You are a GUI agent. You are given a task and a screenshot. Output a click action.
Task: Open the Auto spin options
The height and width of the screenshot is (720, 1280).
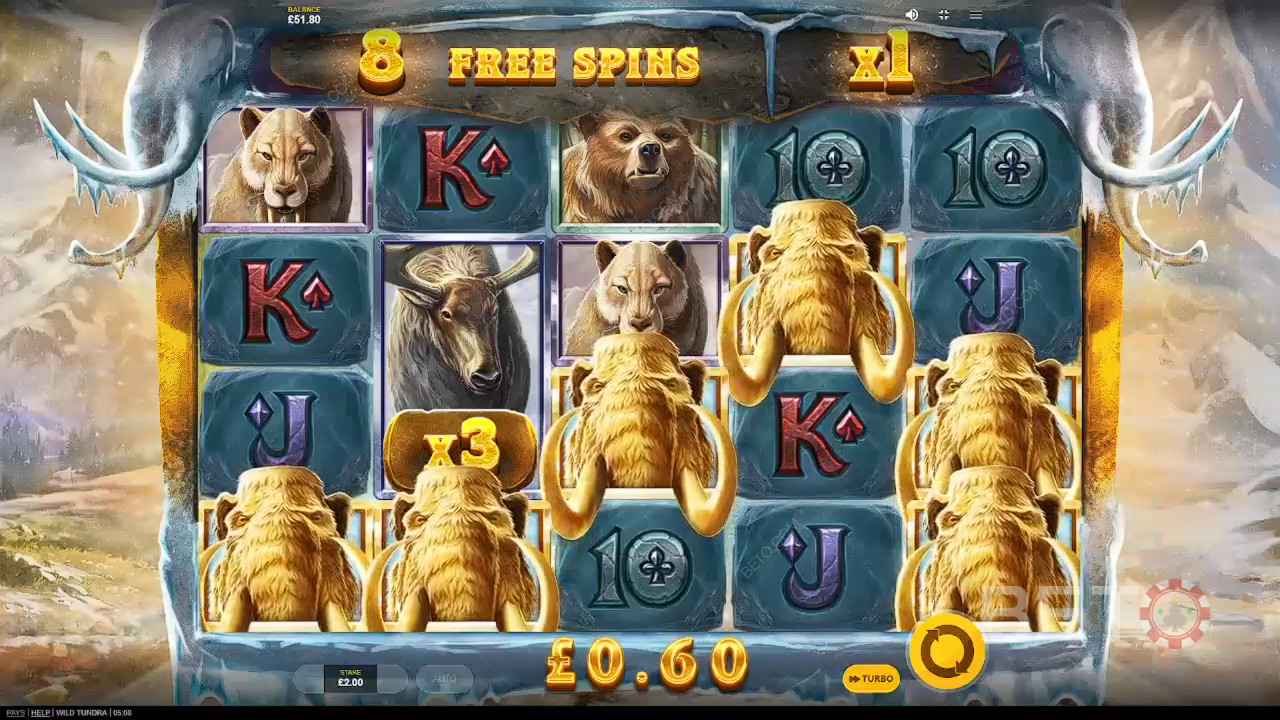(445, 679)
